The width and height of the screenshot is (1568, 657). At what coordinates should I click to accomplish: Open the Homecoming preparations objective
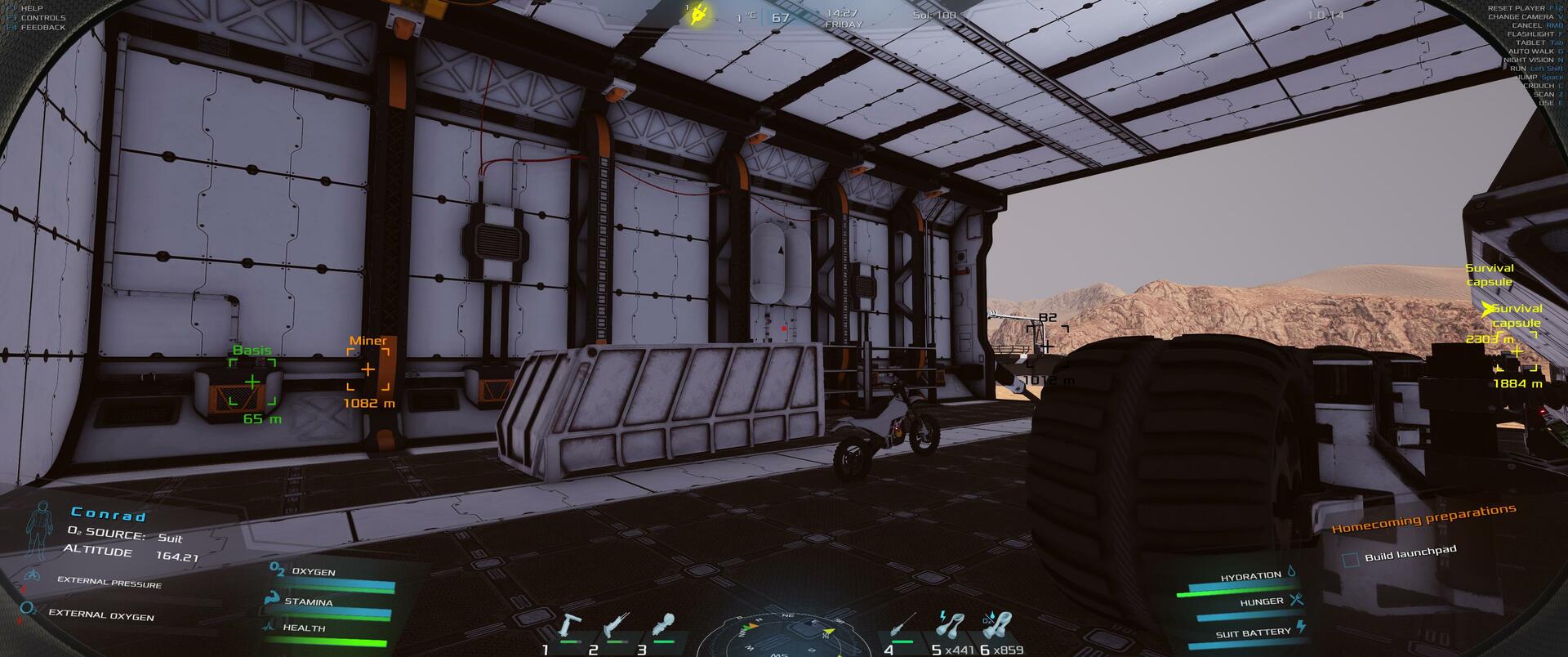pos(1423,519)
